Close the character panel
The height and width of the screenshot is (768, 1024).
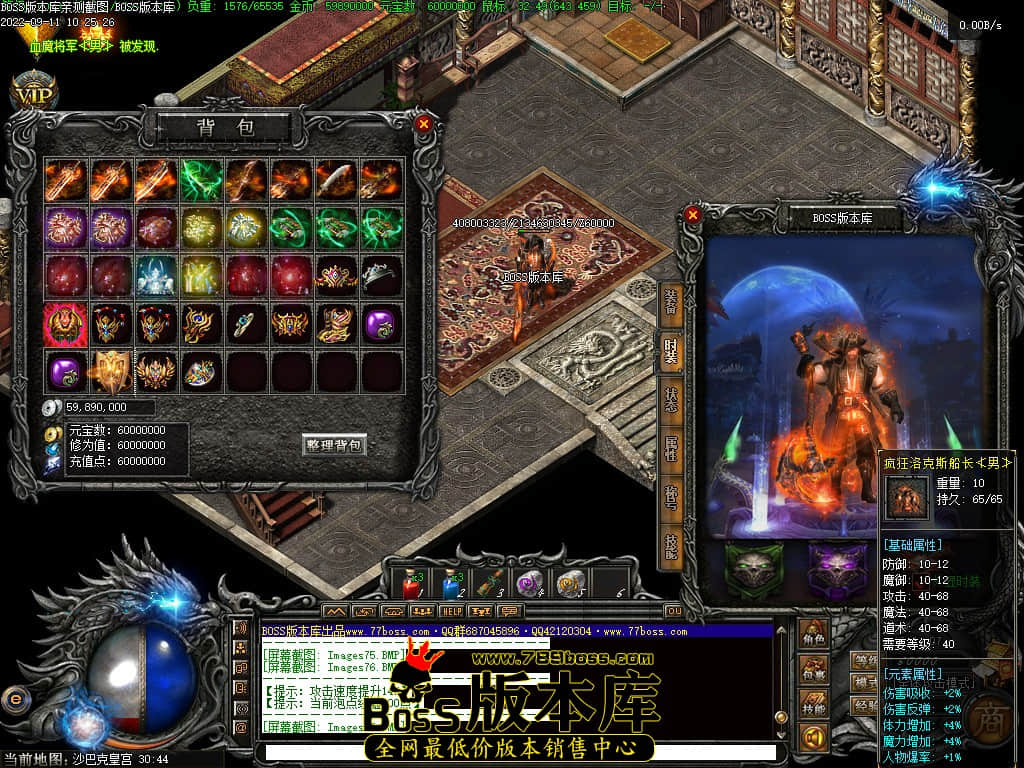(693, 214)
